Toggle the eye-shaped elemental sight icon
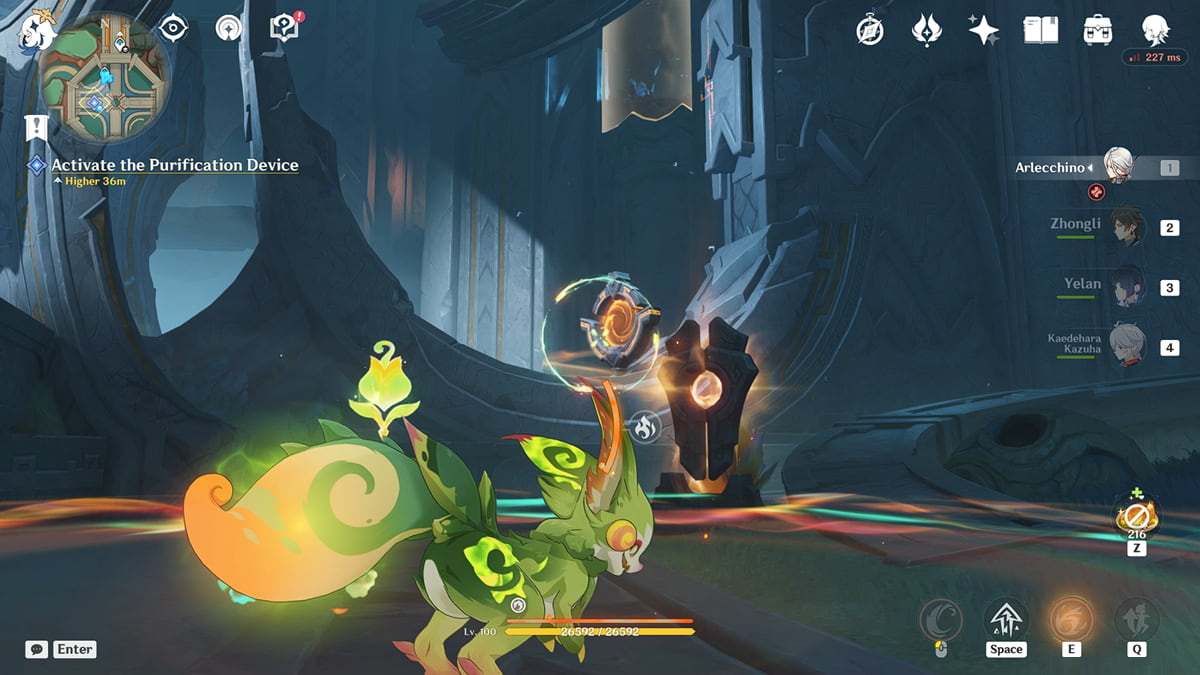The width and height of the screenshot is (1200, 675). 174,28
